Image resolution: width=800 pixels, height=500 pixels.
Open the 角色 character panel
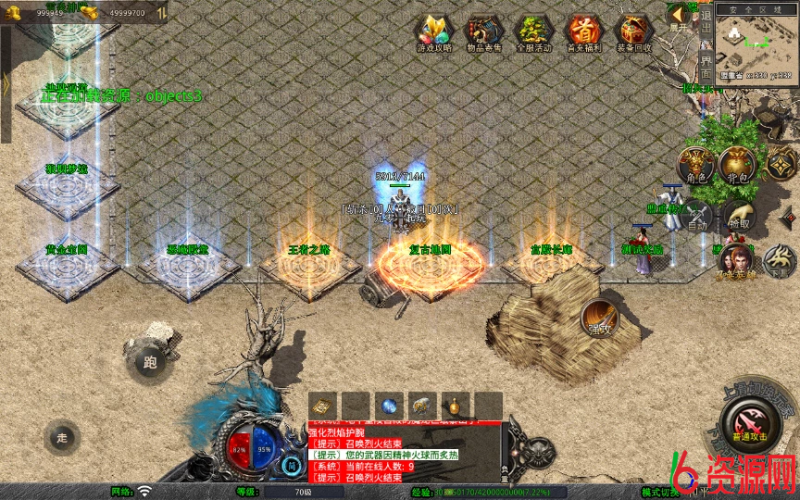695,166
